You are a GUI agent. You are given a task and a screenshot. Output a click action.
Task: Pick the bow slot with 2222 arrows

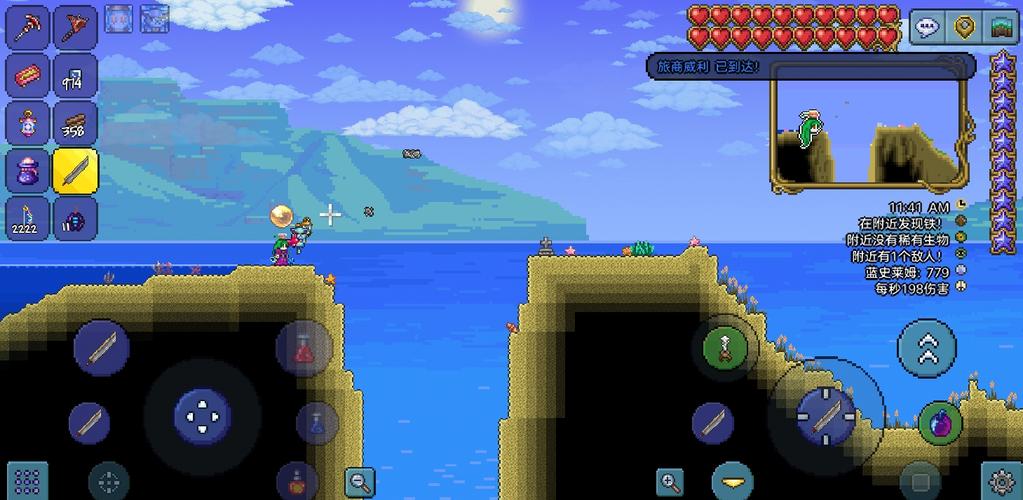(29, 217)
